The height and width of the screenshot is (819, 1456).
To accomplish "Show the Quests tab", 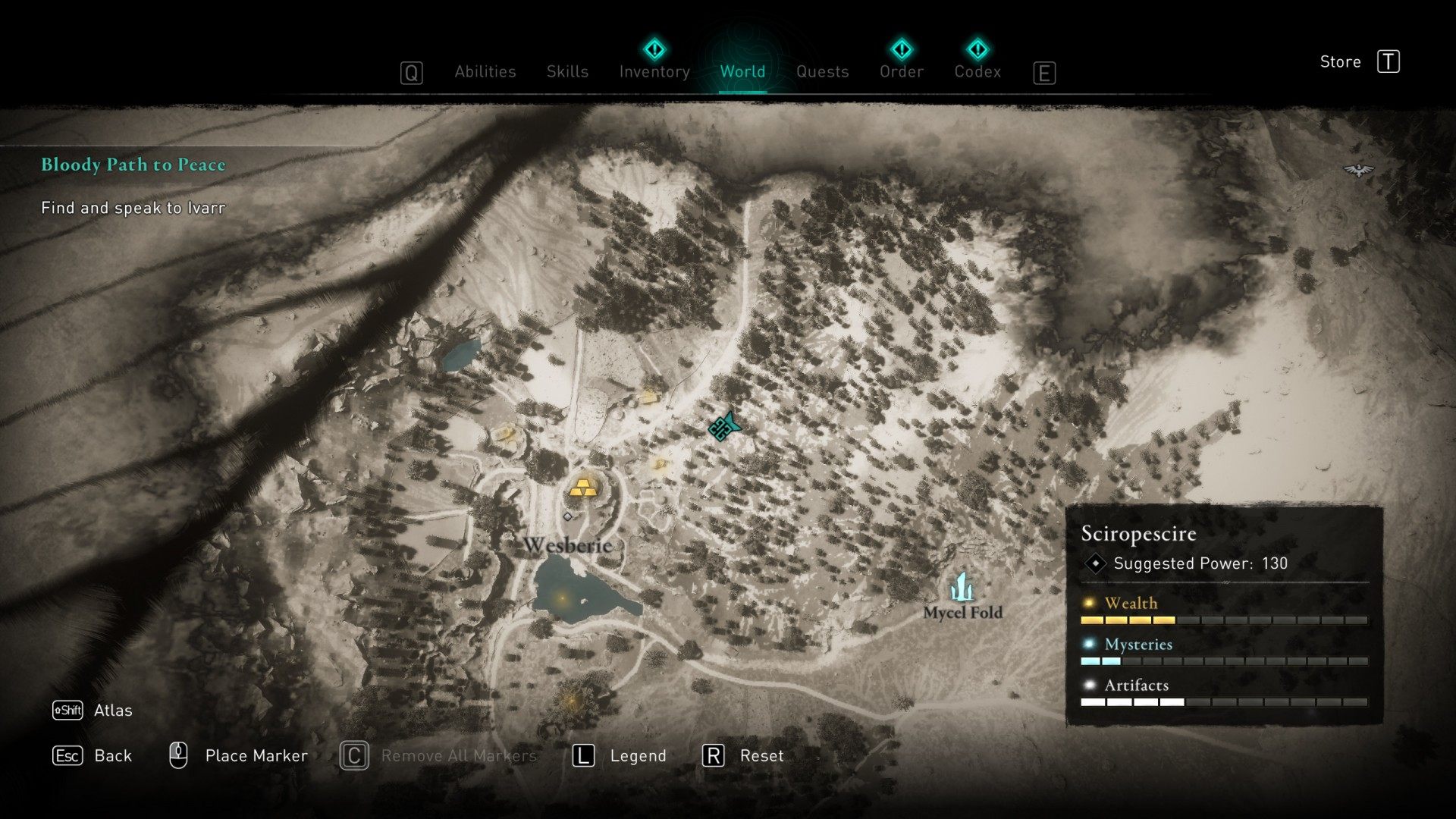I will pyautogui.click(x=822, y=71).
